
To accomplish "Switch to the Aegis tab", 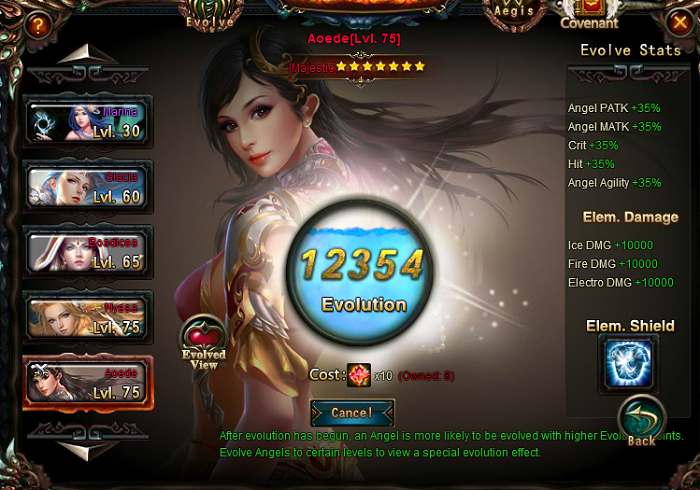I will [x=518, y=12].
